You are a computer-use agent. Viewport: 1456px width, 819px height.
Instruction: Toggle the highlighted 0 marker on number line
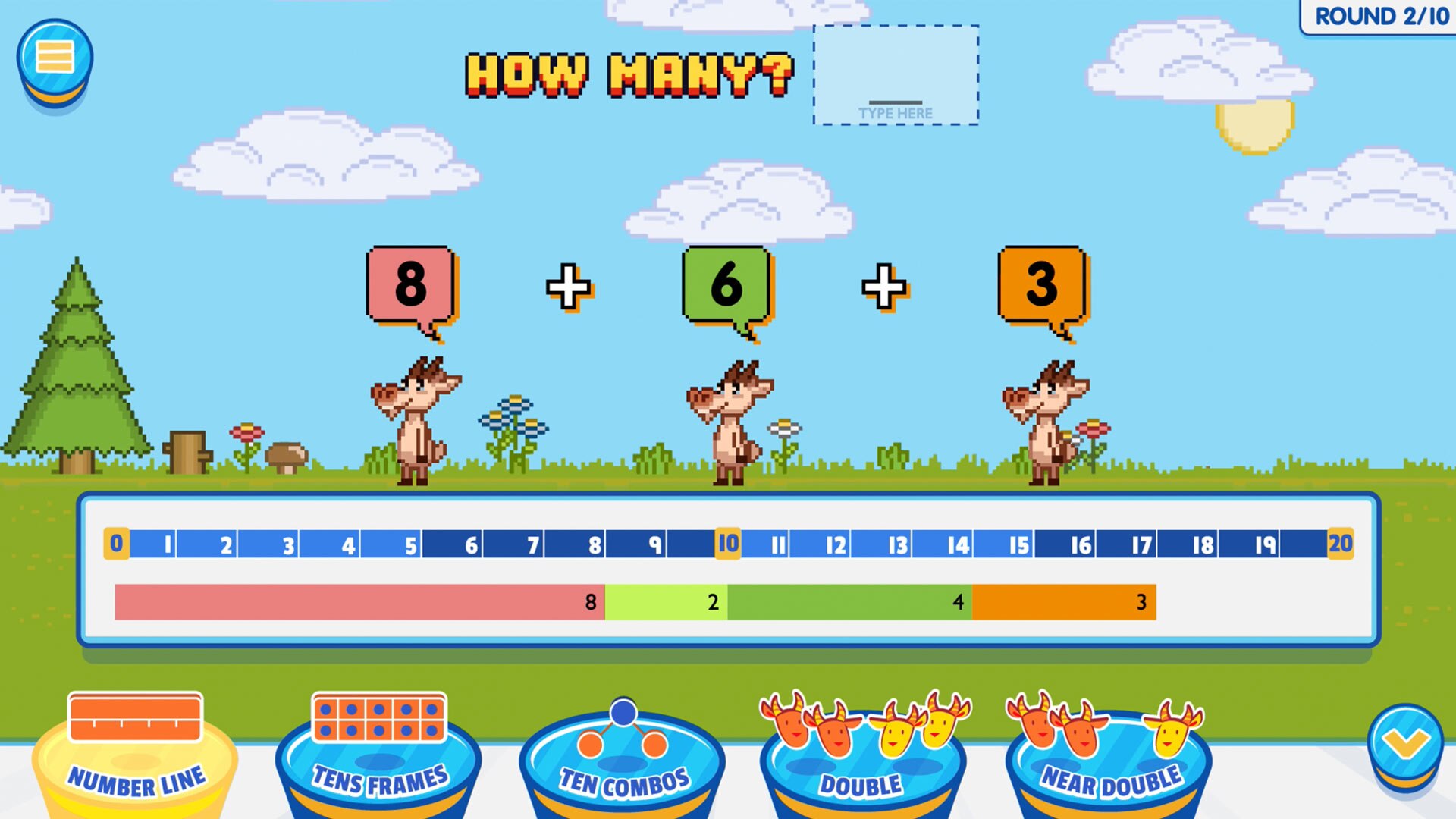[115, 543]
